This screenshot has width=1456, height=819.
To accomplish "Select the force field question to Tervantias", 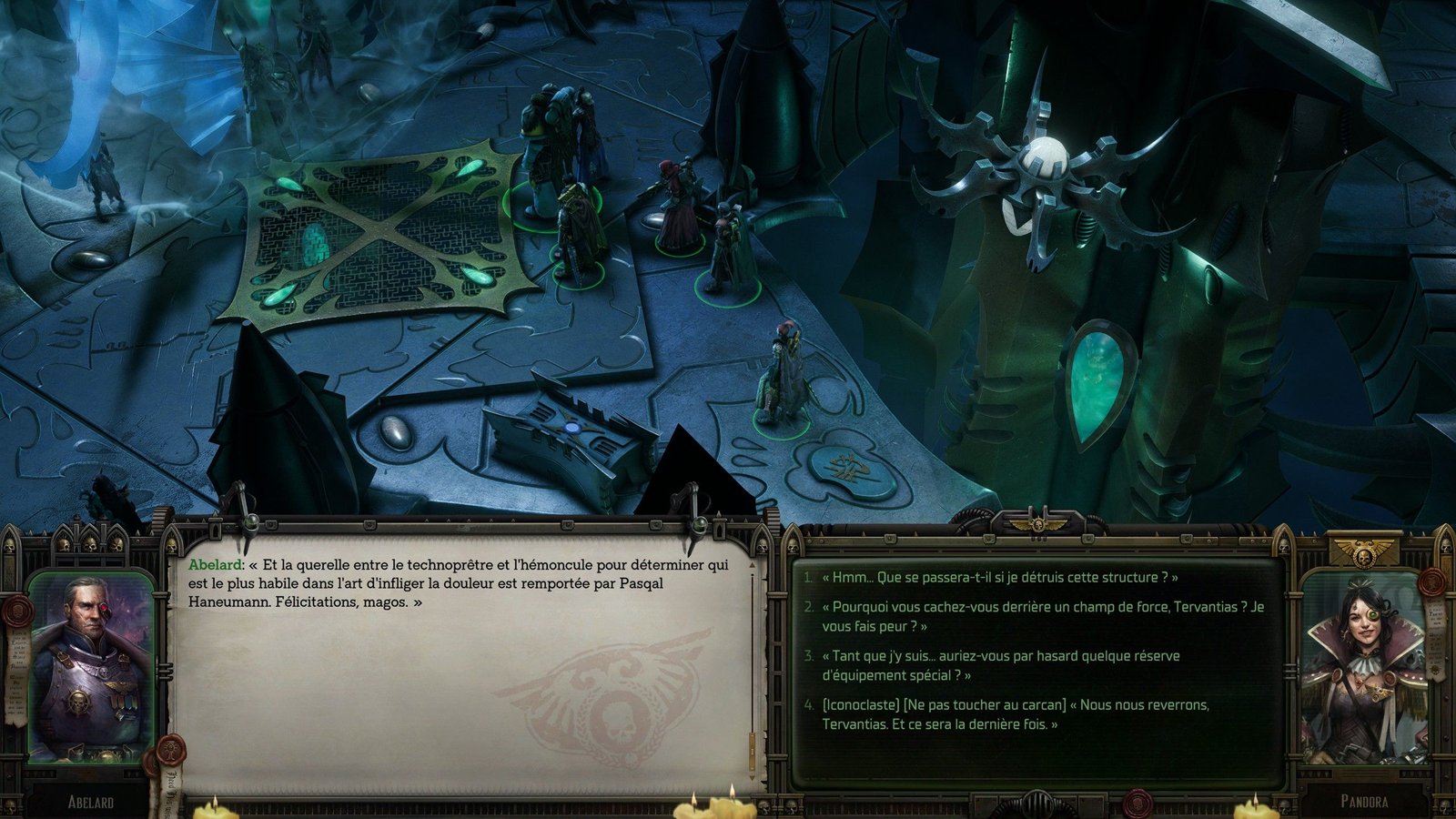I will point(1042,616).
